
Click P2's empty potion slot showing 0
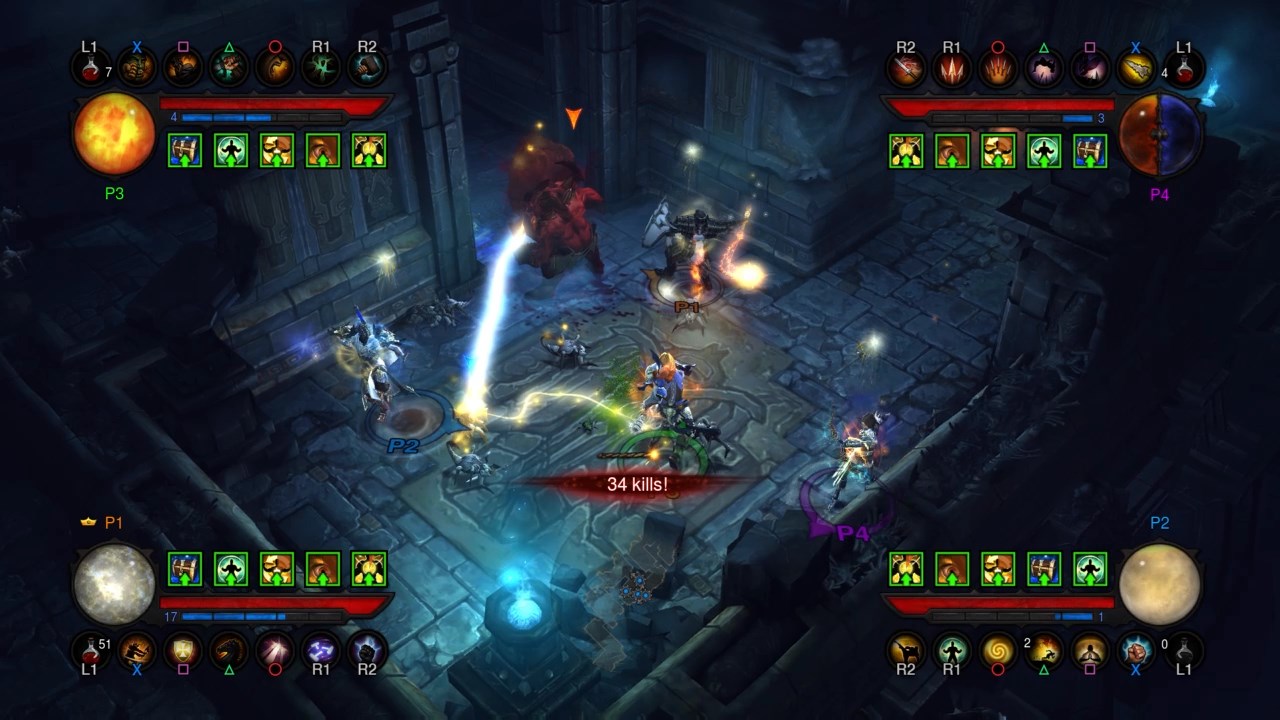pyautogui.click(x=1184, y=650)
